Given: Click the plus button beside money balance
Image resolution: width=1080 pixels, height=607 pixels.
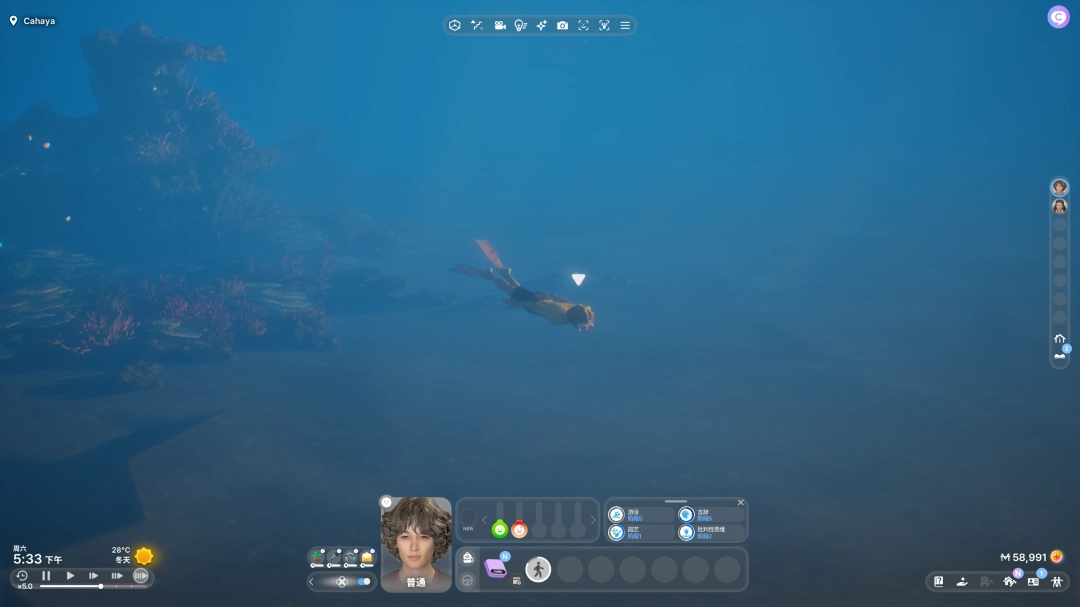Looking at the screenshot, I should point(1057,557).
